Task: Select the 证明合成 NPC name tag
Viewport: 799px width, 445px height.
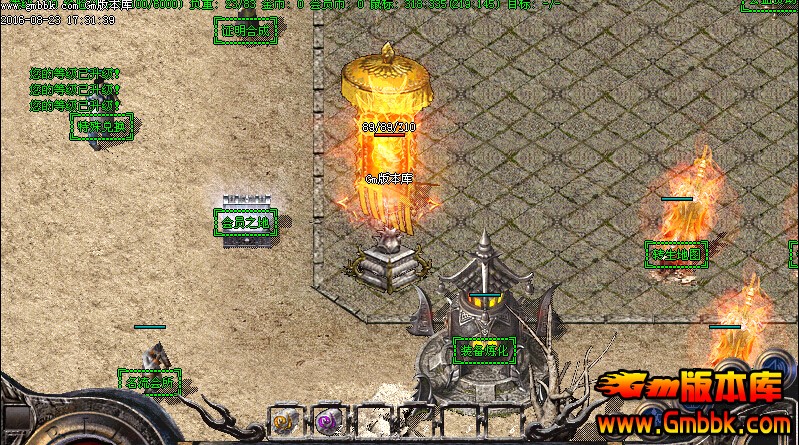Action: [x=245, y=31]
